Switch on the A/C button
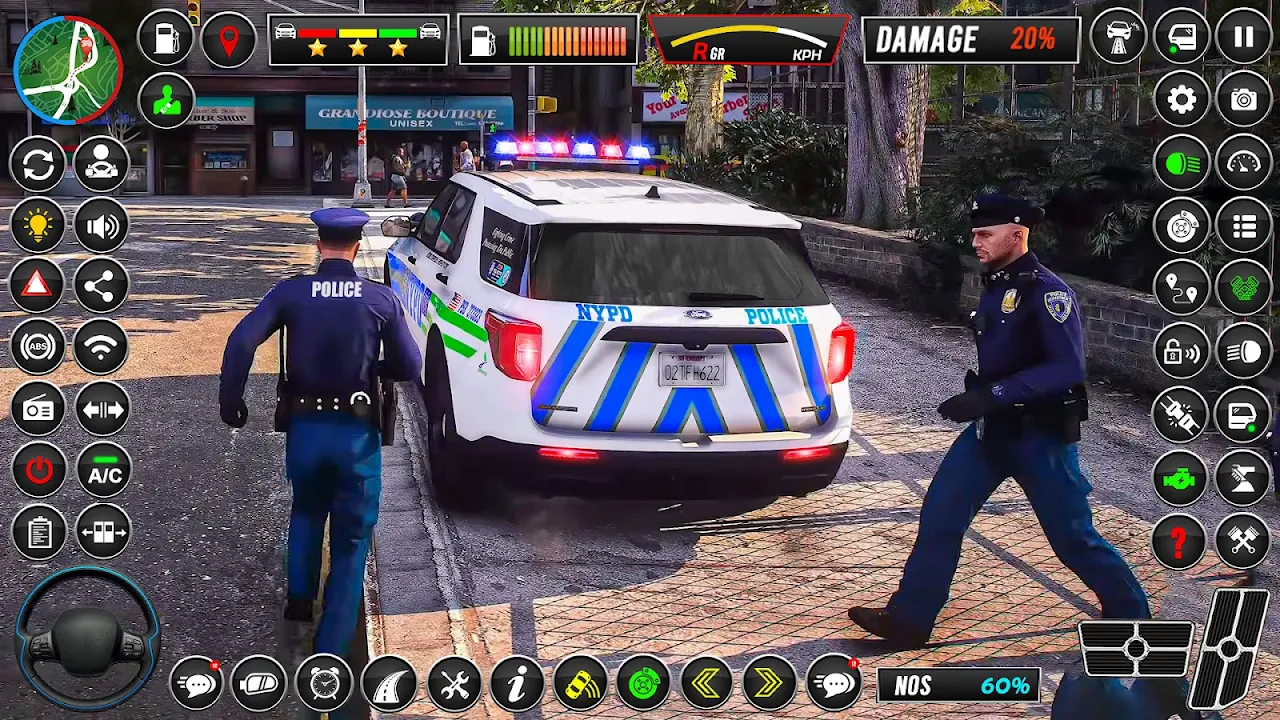The height and width of the screenshot is (720, 1280). click(x=104, y=471)
